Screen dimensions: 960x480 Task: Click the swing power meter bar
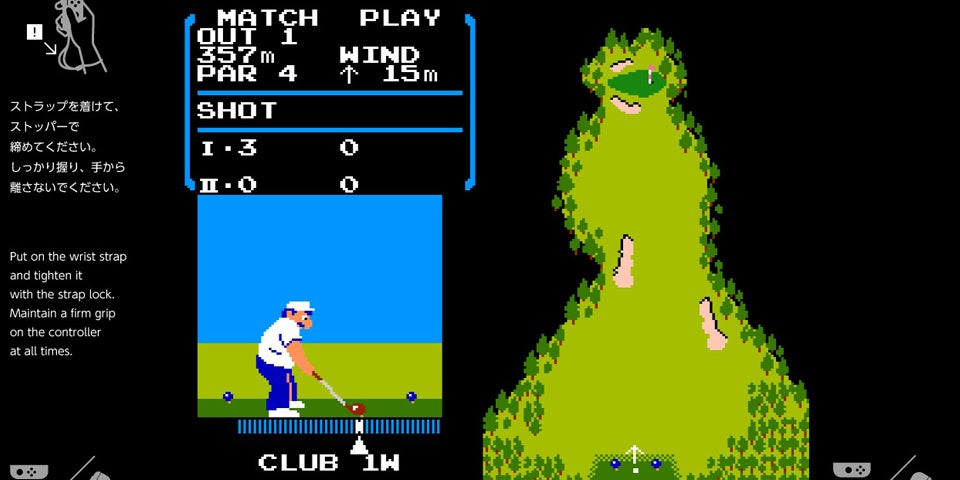coord(339,426)
